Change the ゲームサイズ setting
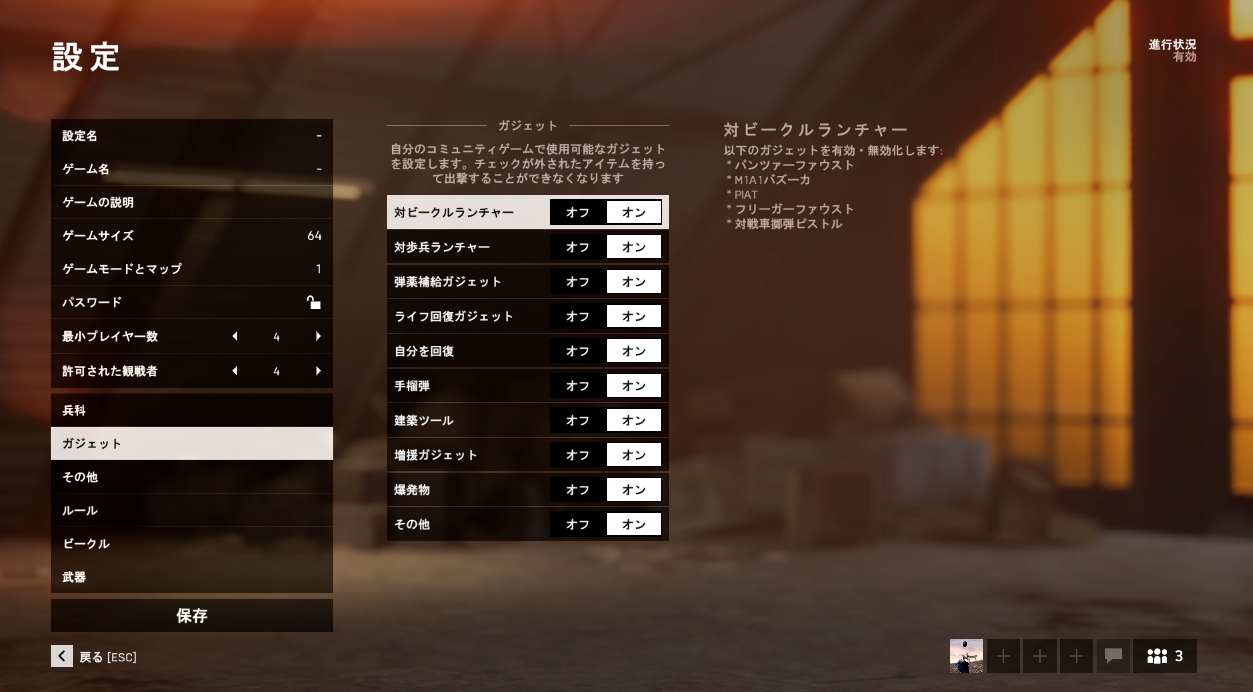Screen dimensions: 1253x692 [x=191, y=236]
